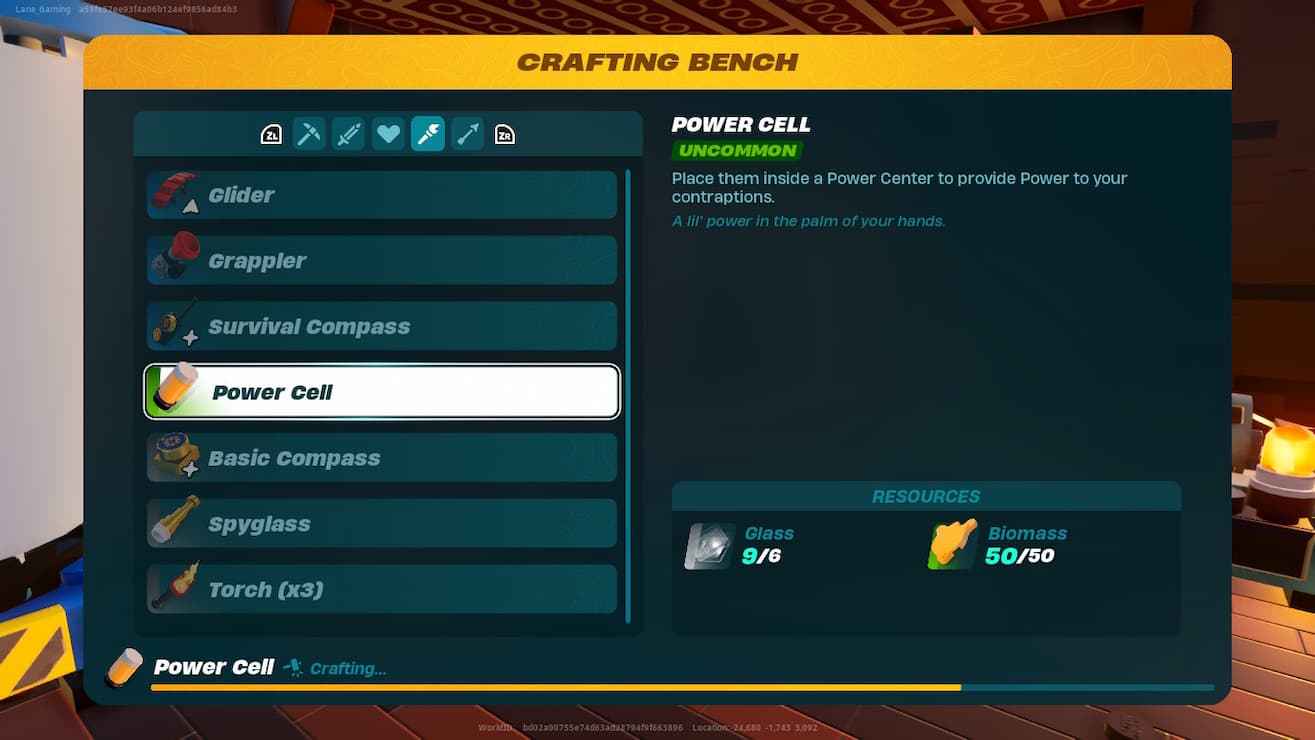Image resolution: width=1315 pixels, height=740 pixels.
Task: Pick the Torch (x3) recipe
Action: click(x=381, y=589)
